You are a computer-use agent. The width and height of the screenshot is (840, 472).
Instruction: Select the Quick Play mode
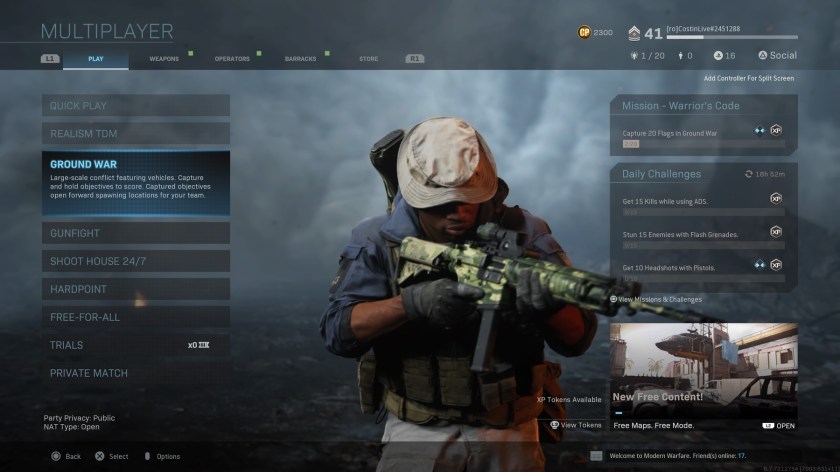pos(135,105)
